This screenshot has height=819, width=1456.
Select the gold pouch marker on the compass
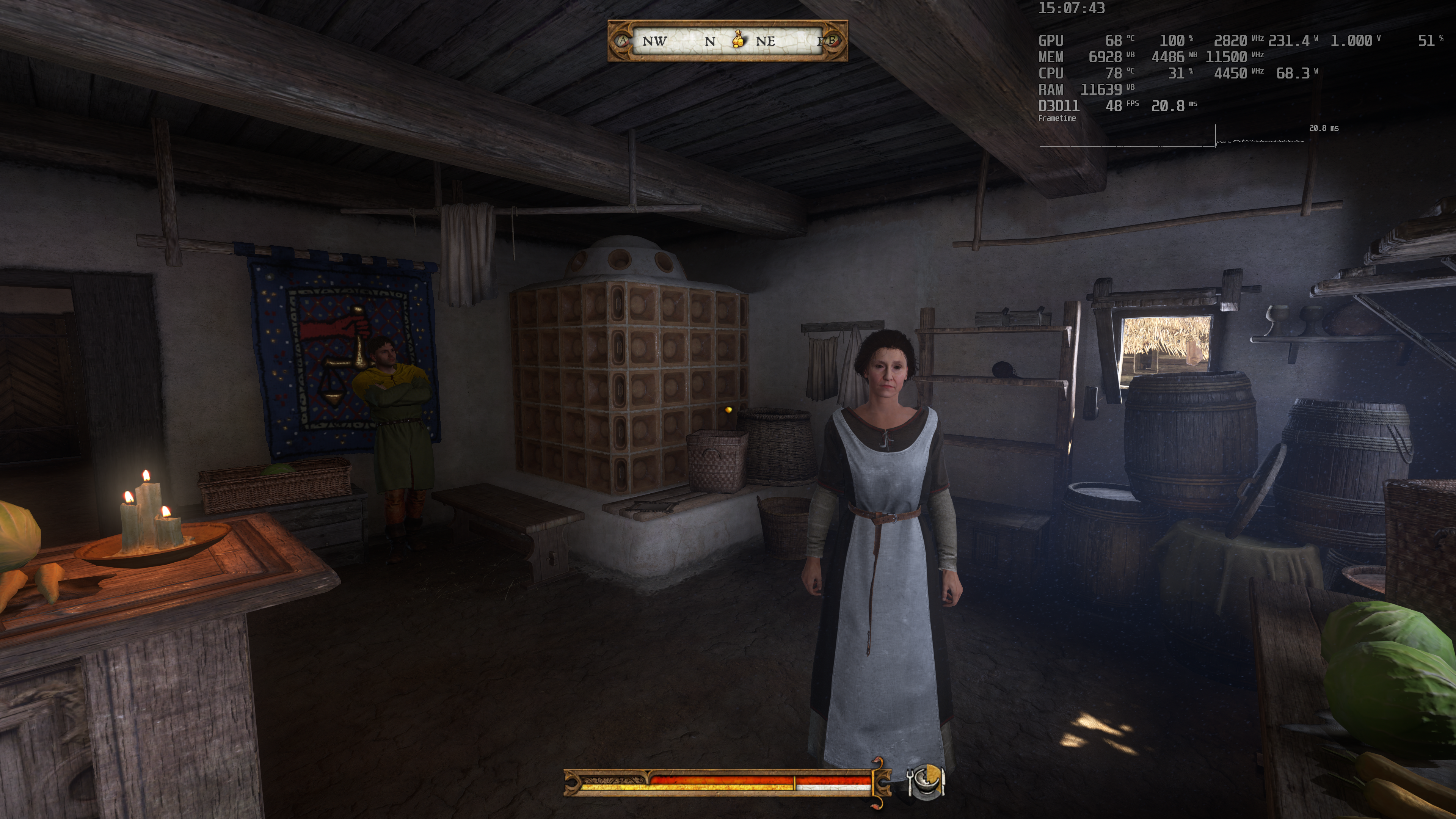[x=737, y=39]
